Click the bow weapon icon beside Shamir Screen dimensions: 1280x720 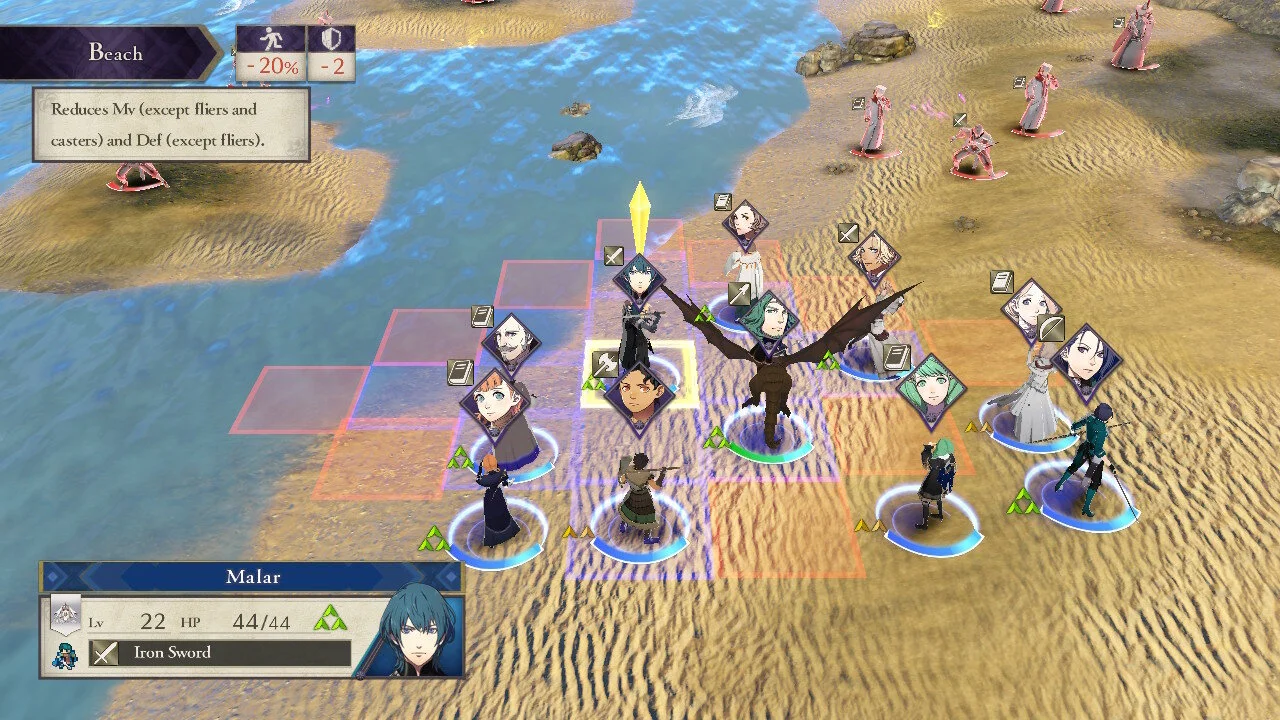pos(1050,328)
